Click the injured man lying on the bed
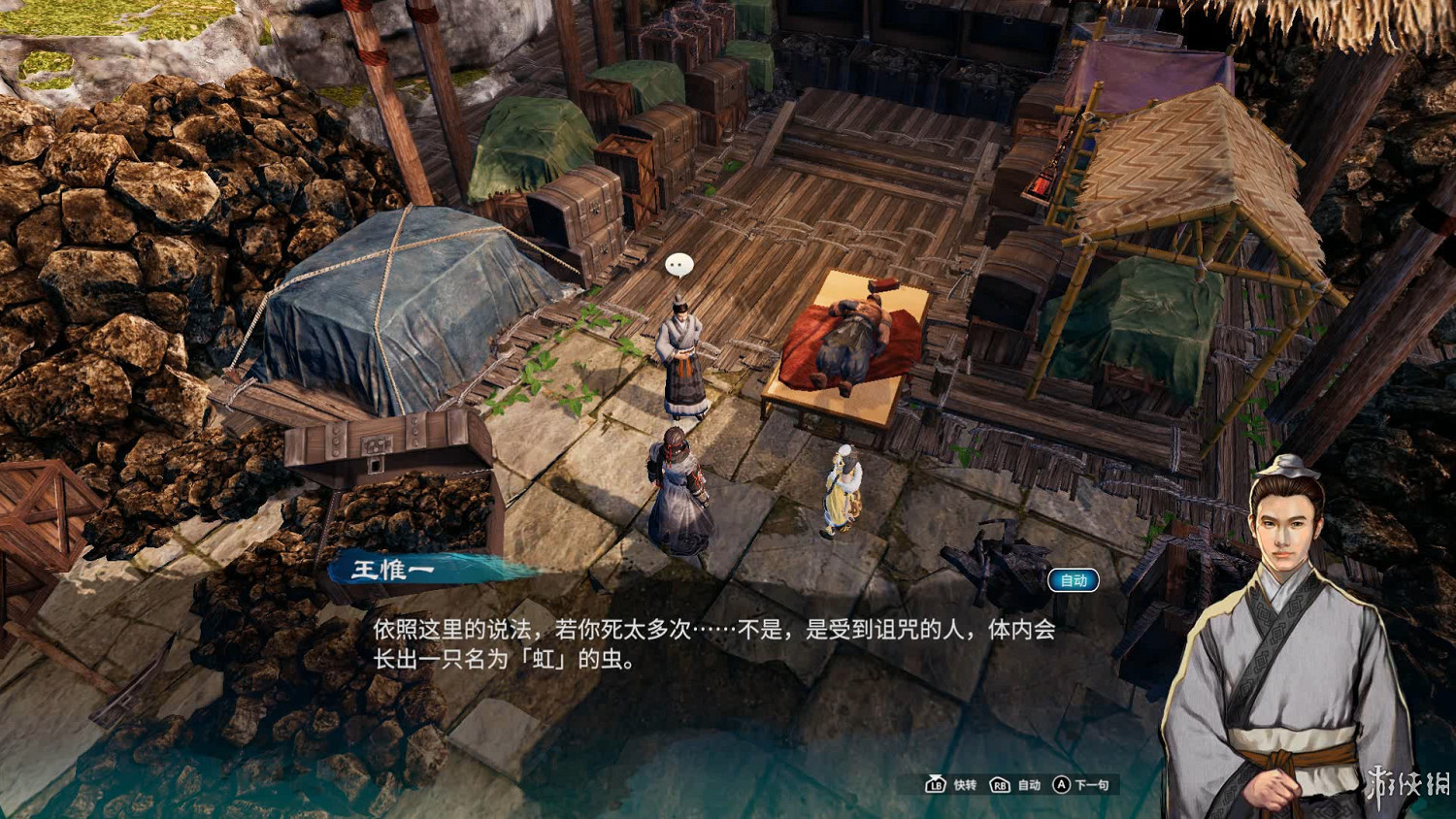The width and height of the screenshot is (1456, 819). (x=854, y=340)
